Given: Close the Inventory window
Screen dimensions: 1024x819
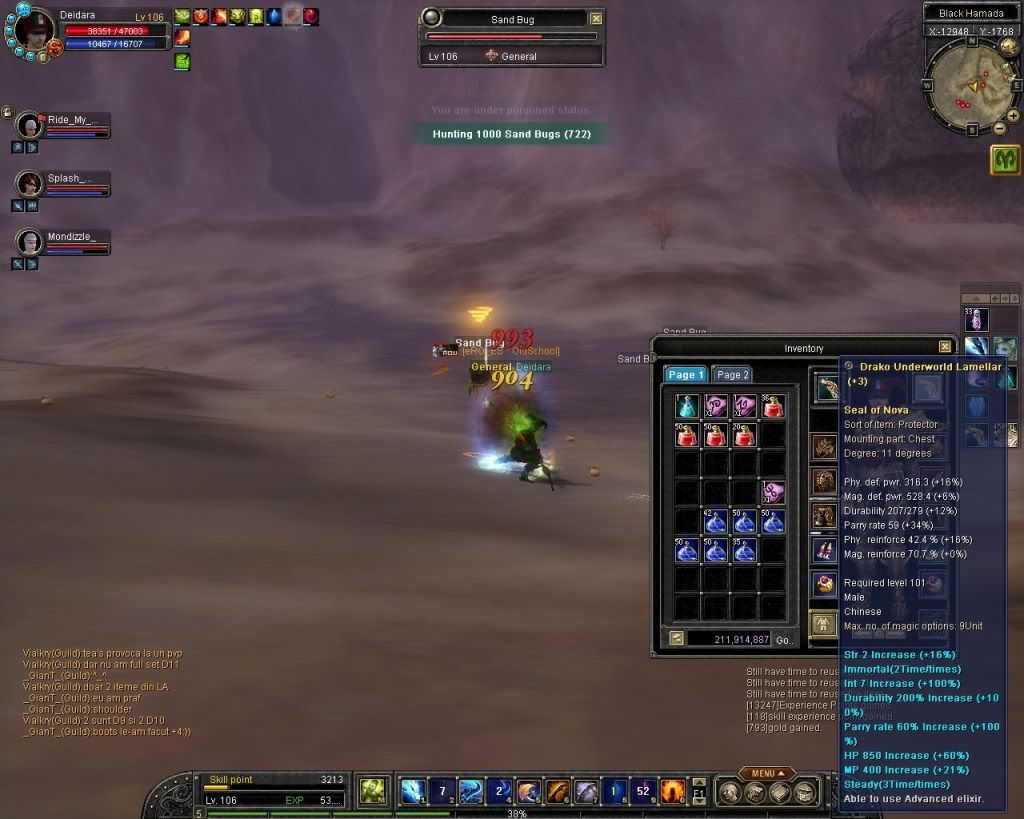Looking at the screenshot, I should tap(945, 347).
